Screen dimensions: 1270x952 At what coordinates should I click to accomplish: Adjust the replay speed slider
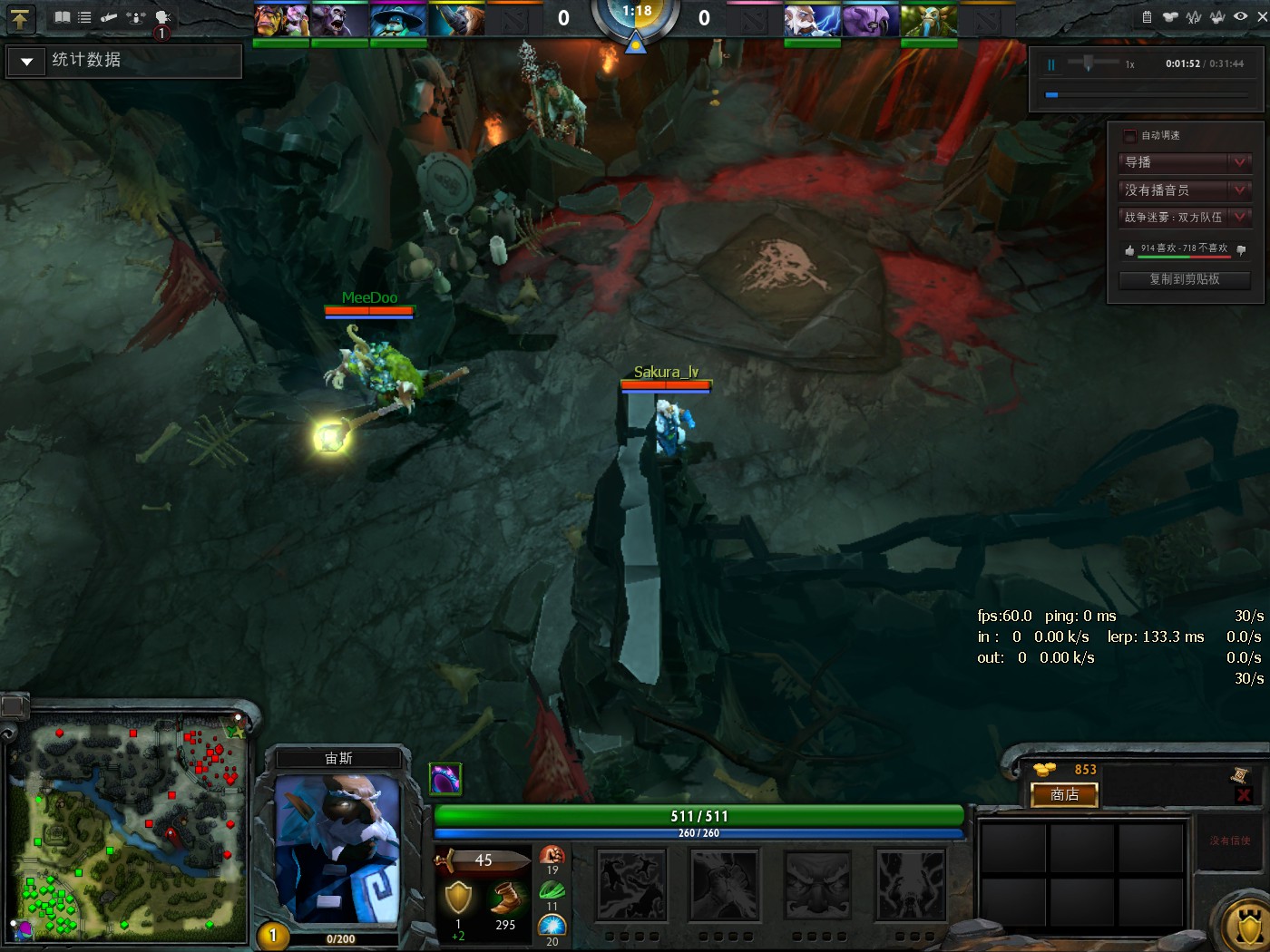click(1089, 63)
